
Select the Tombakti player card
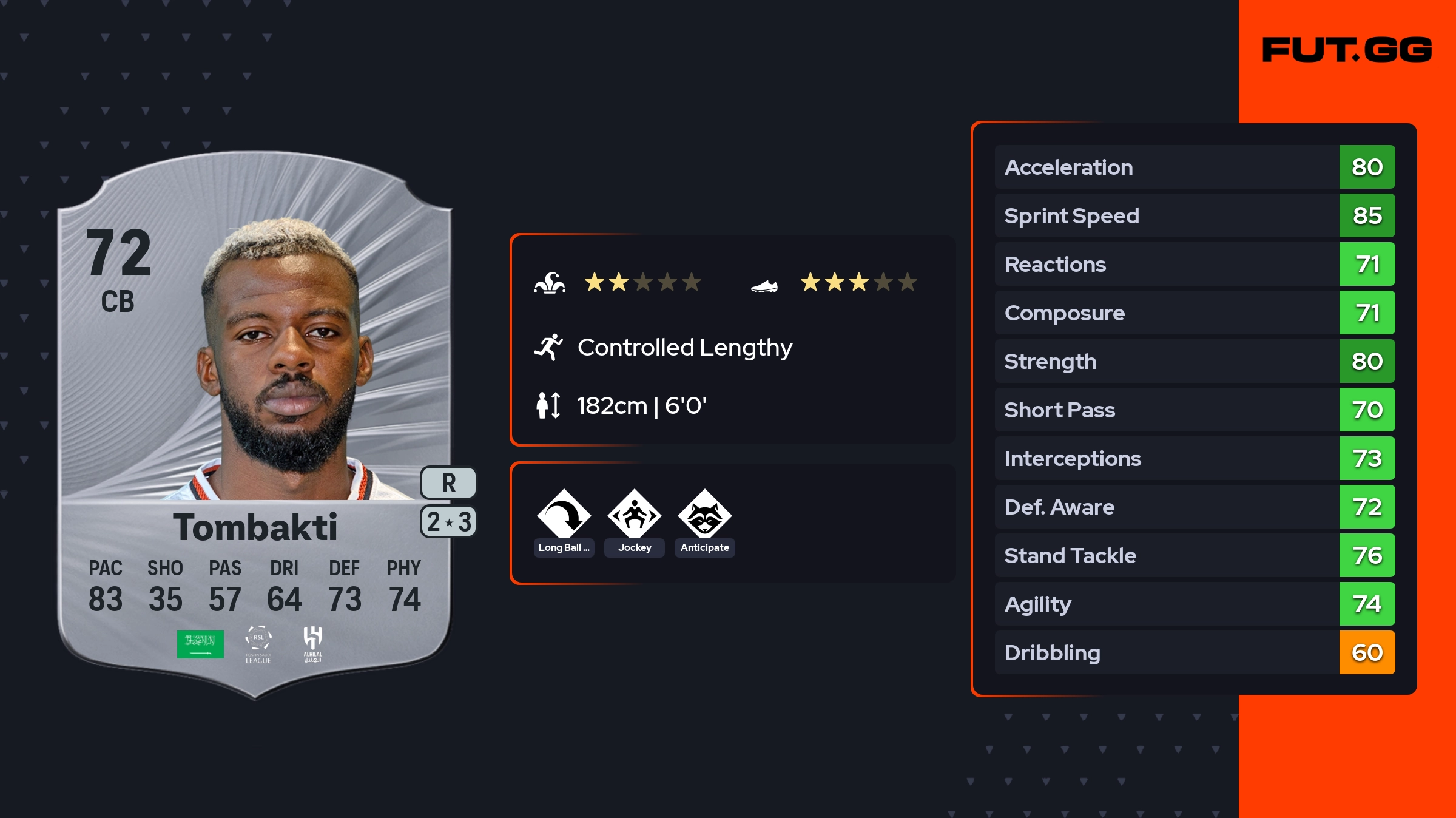click(x=255, y=425)
